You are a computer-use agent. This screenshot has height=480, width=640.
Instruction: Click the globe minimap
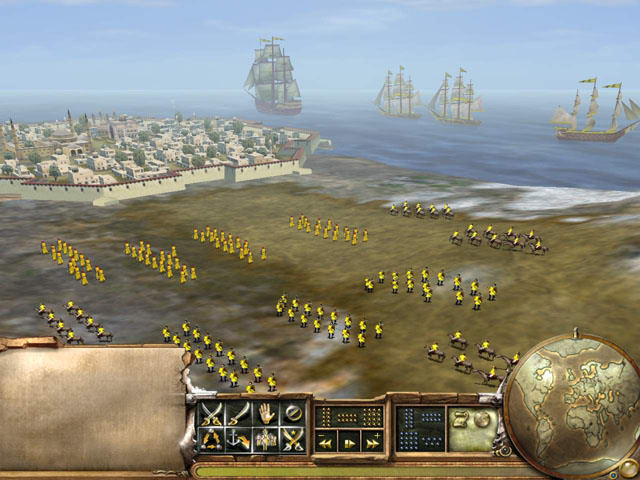[573, 402]
